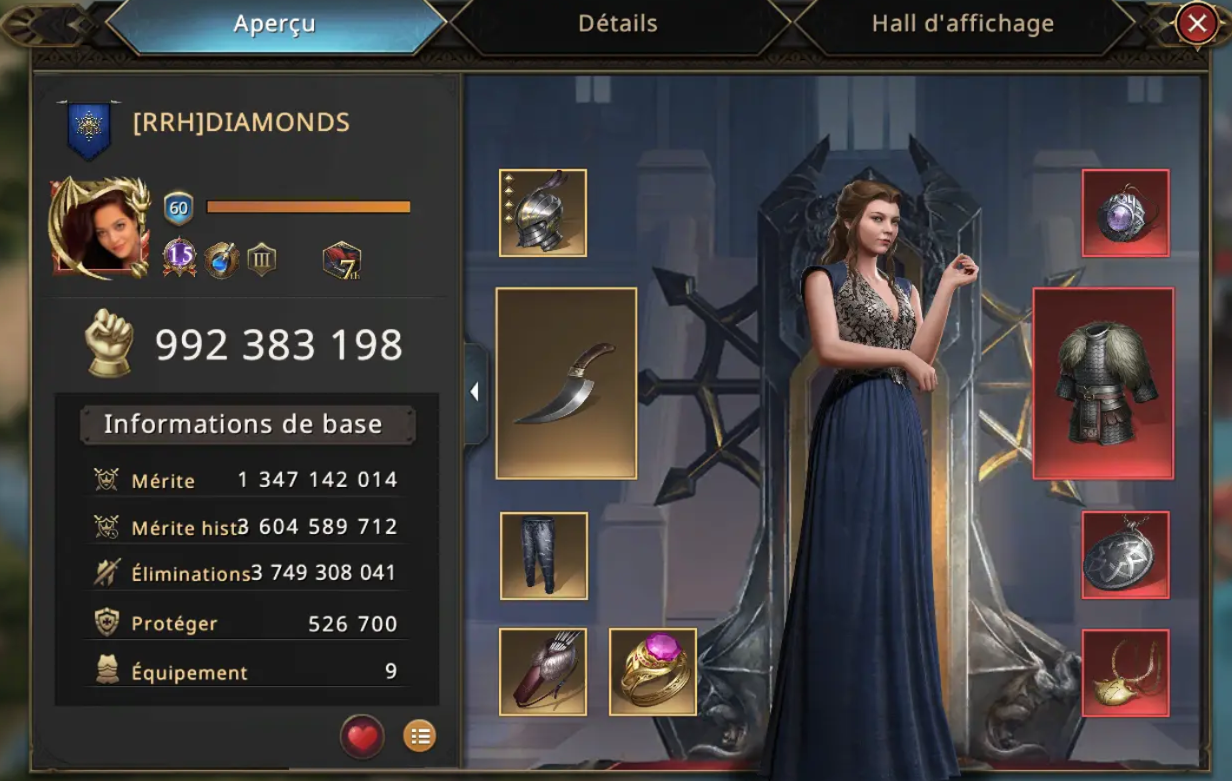Select the pink gem ring slot

coord(653,672)
